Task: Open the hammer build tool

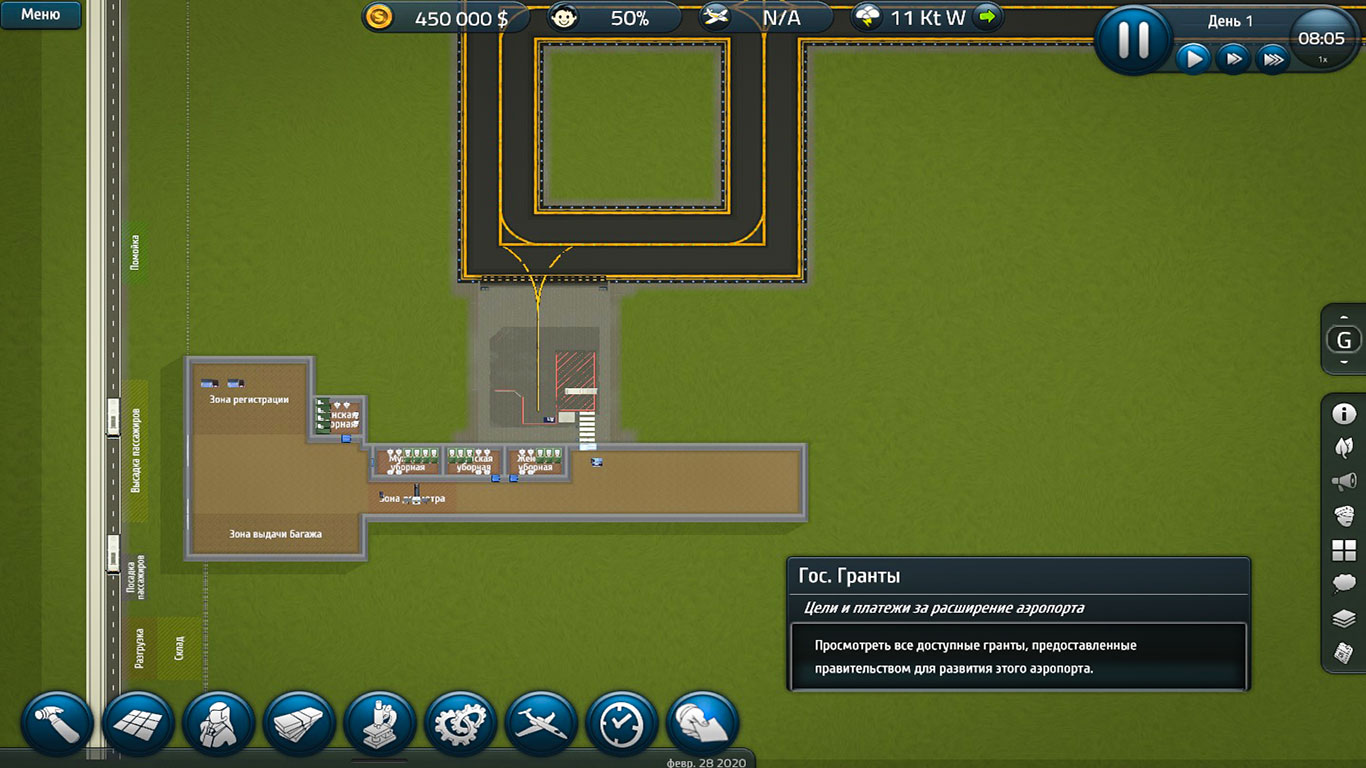Action: (x=57, y=724)
